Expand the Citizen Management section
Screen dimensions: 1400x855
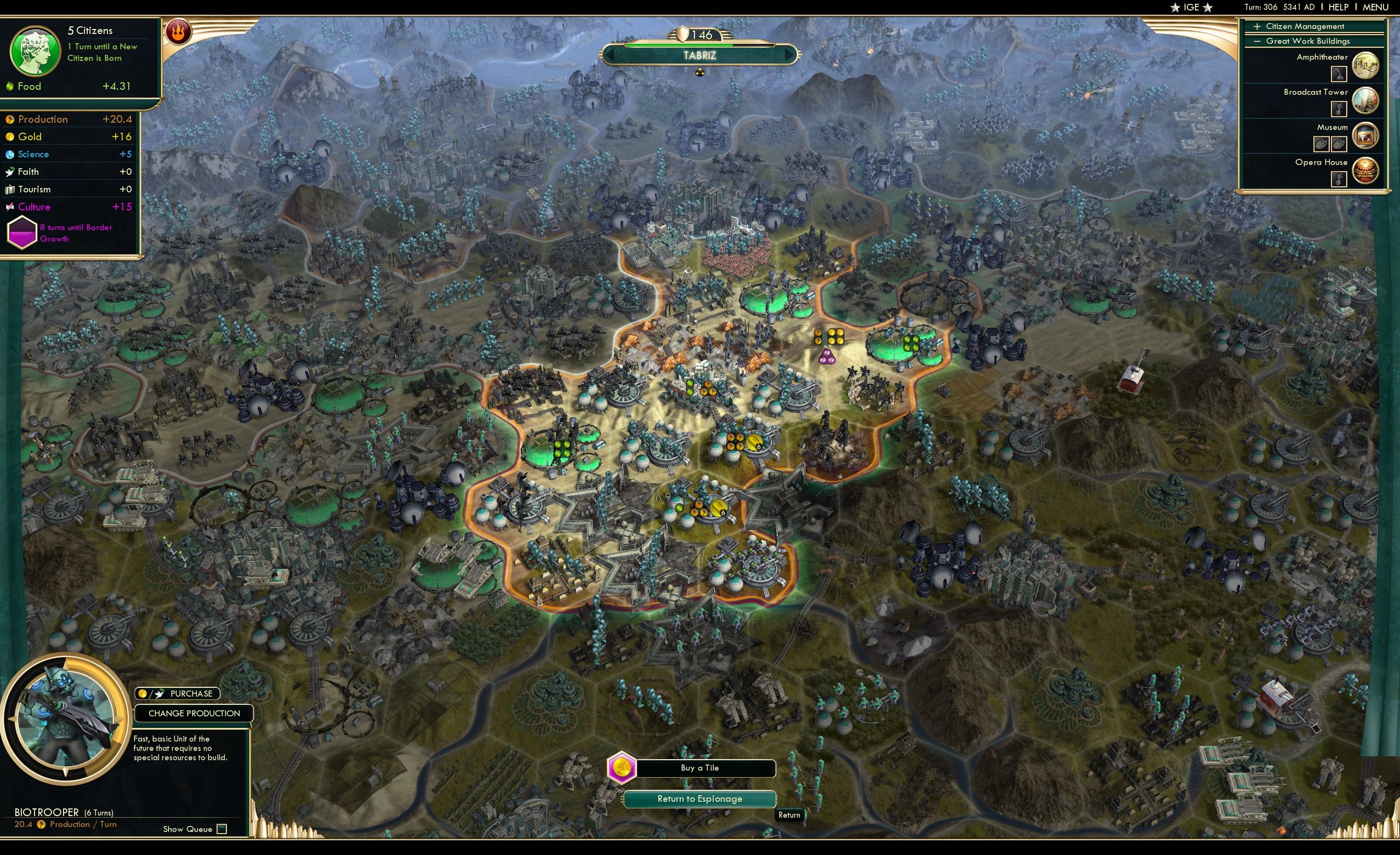(1257, 26)
